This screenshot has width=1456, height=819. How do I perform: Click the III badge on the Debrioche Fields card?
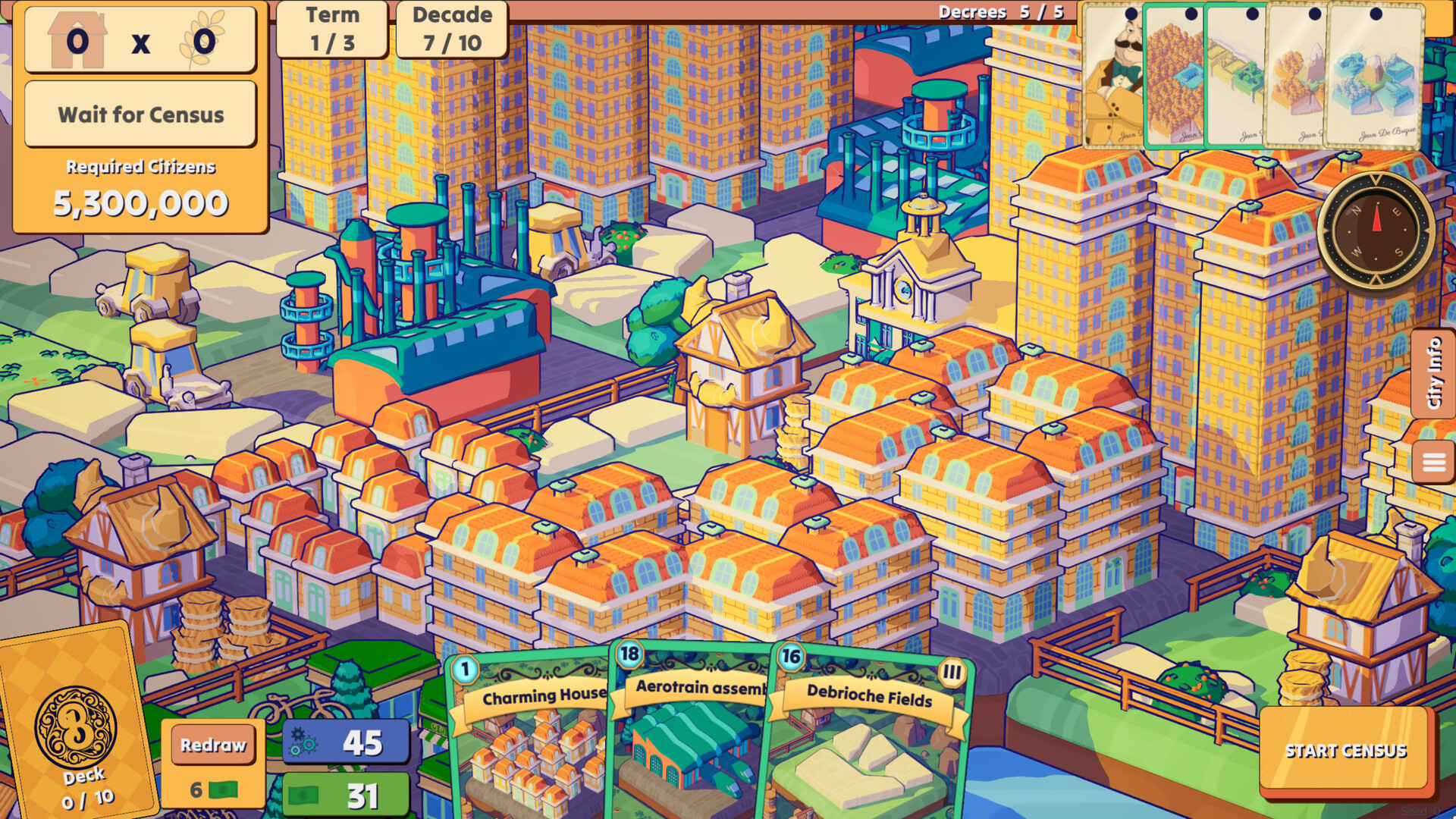(953, 671)
